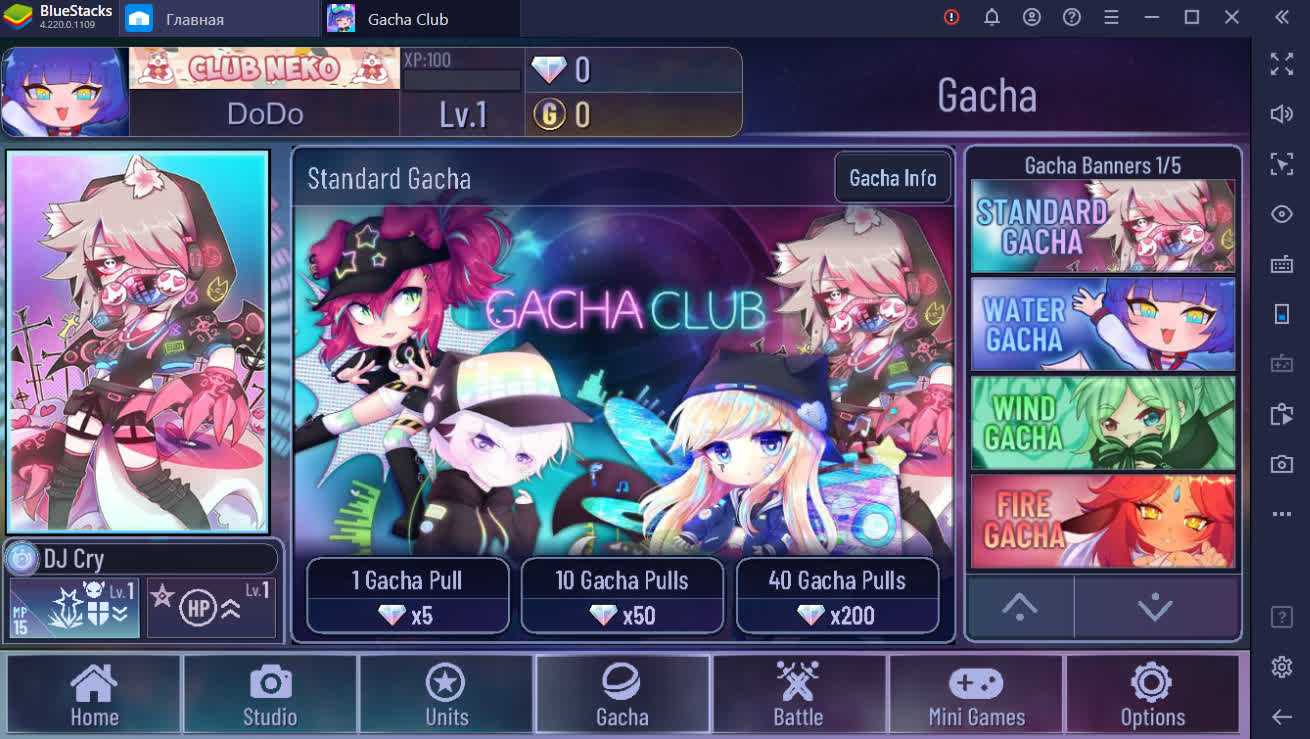Viewport: 1310px width, 739px height.
Task: Choose the Fire Gacha banner
Action: coord(1103,520)
